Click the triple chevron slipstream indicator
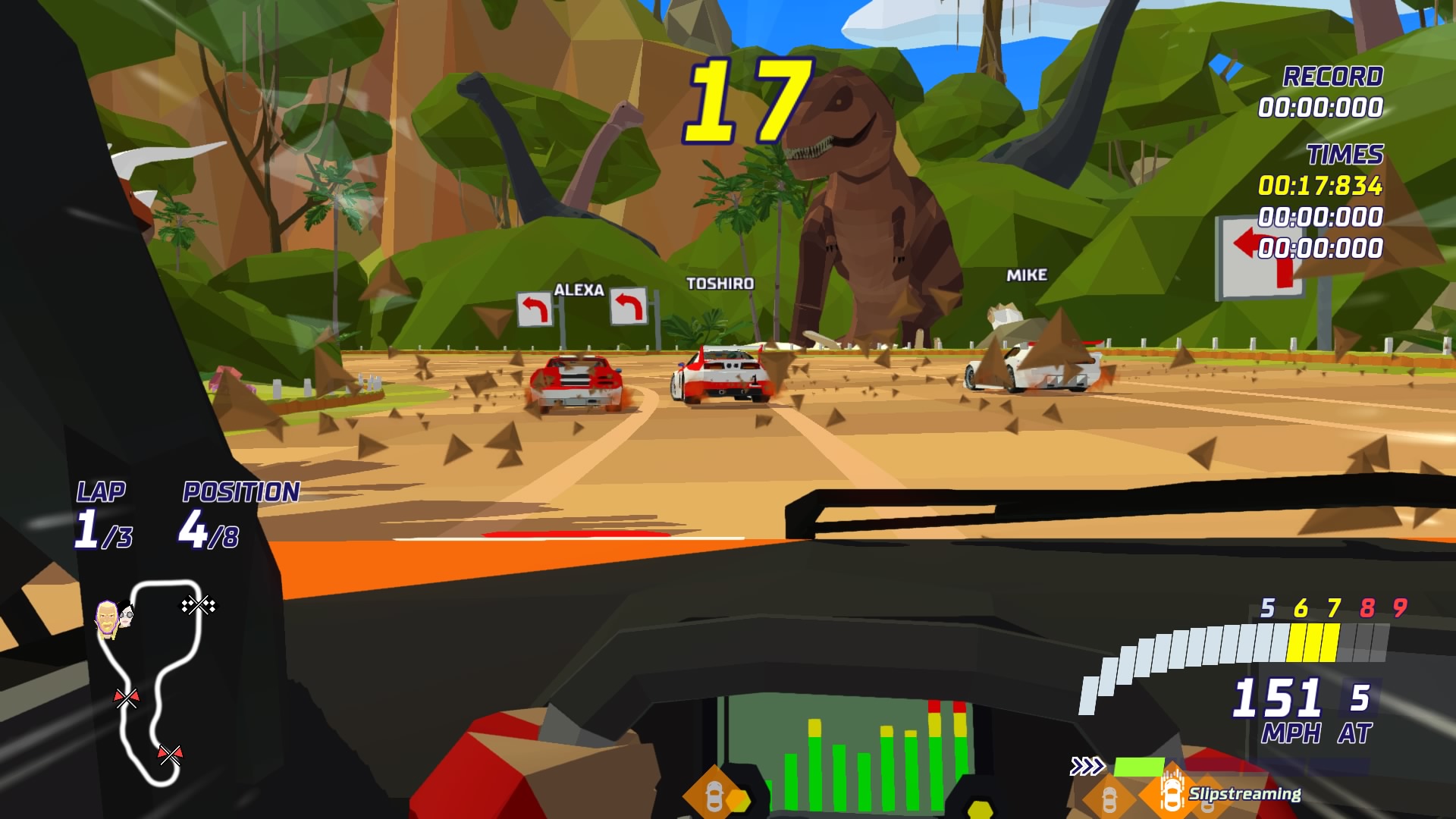The height and width of the screenshot is (819, 1456). pyautogui.click(x=1087, y=765)
